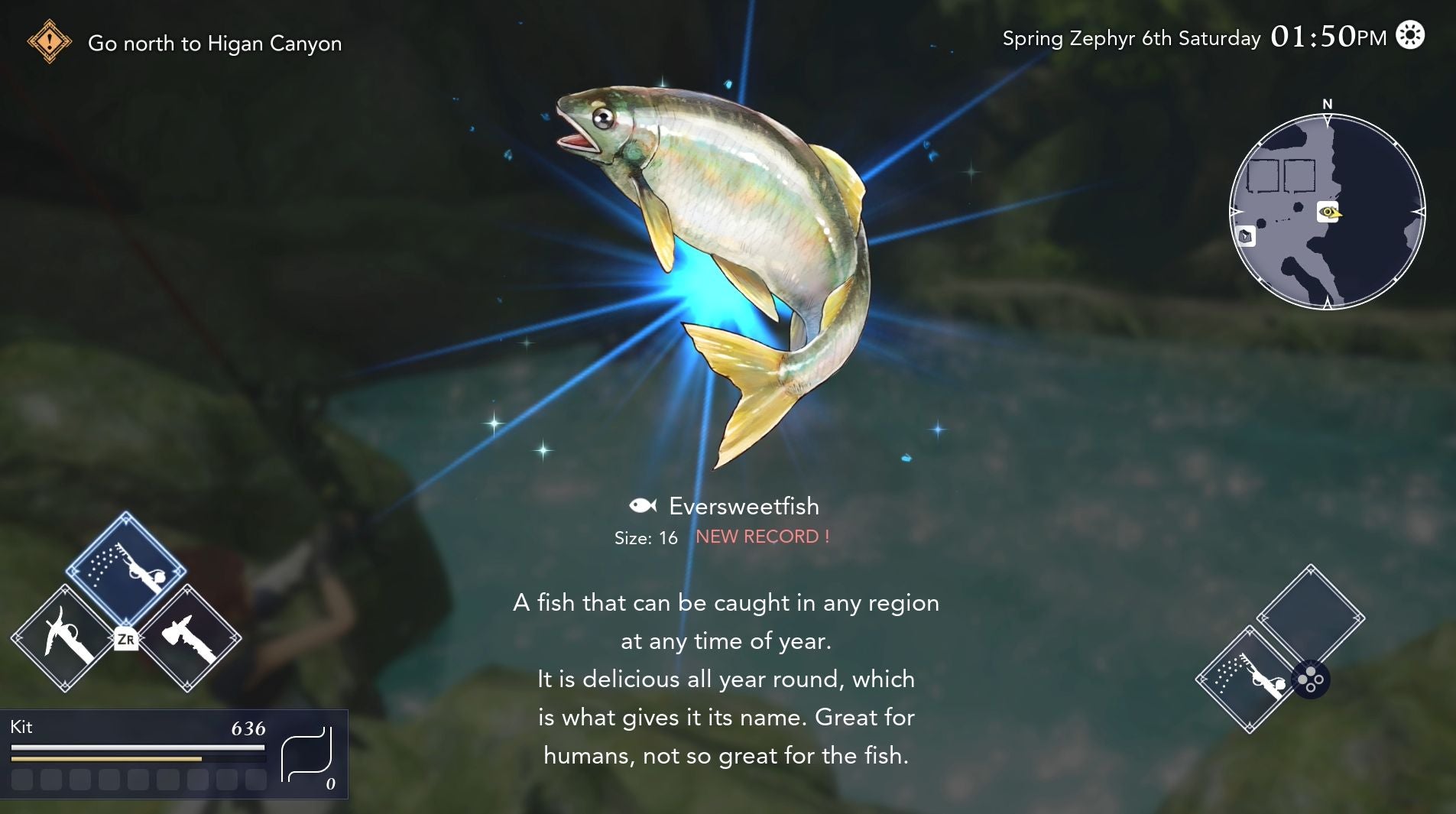Toggle the ZR button indicator under the tool wheel
This screenshot has width=1456, height=814.
pyautogui.click(x=127, y=640)
